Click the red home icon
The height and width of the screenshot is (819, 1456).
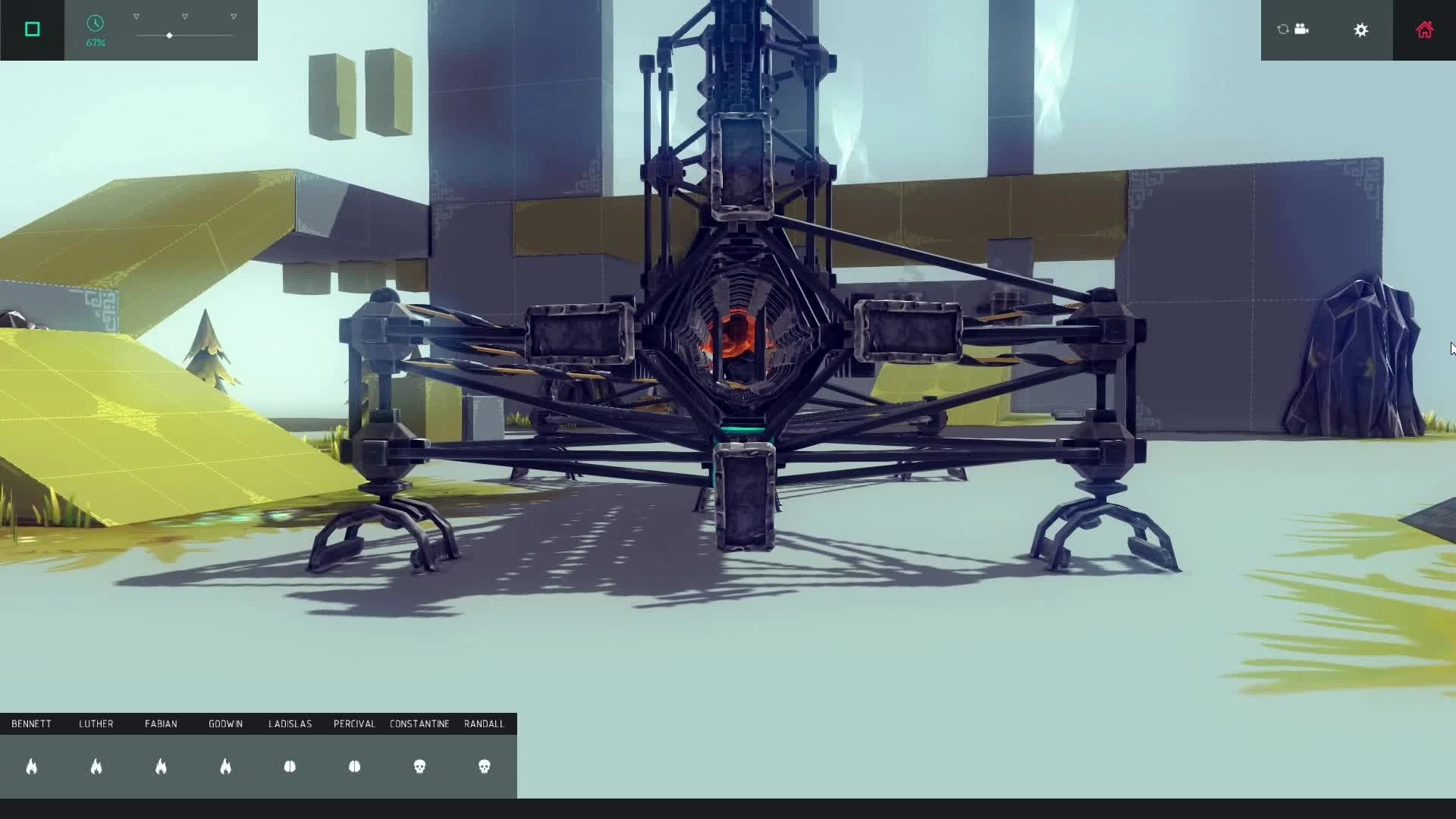point(1425,30)
